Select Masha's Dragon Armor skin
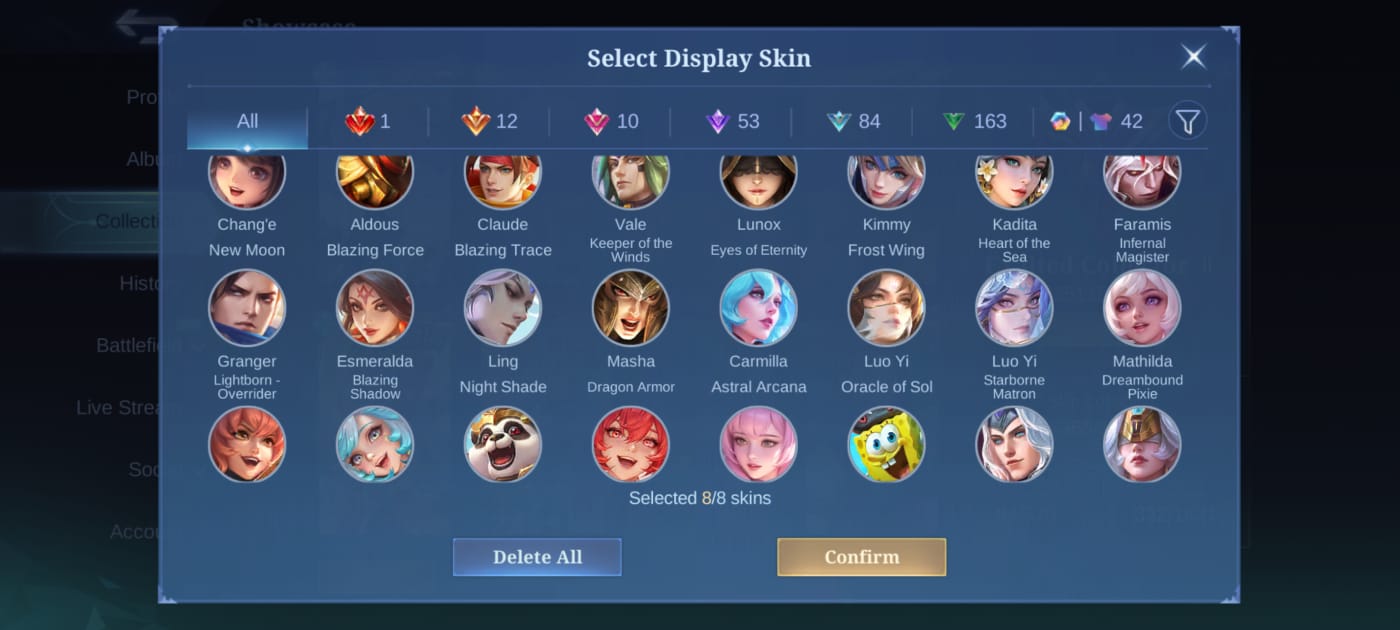 coord(631,308)
